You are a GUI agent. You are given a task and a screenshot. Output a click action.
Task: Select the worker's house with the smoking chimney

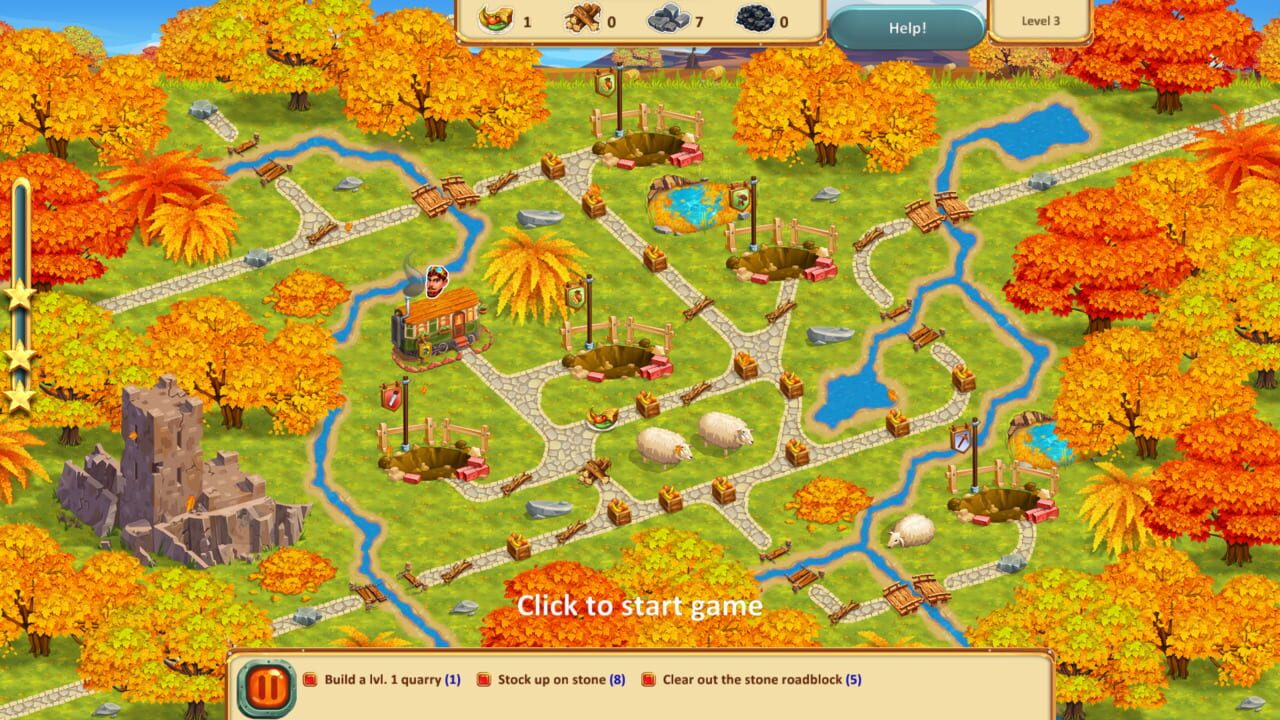(435, 325)
